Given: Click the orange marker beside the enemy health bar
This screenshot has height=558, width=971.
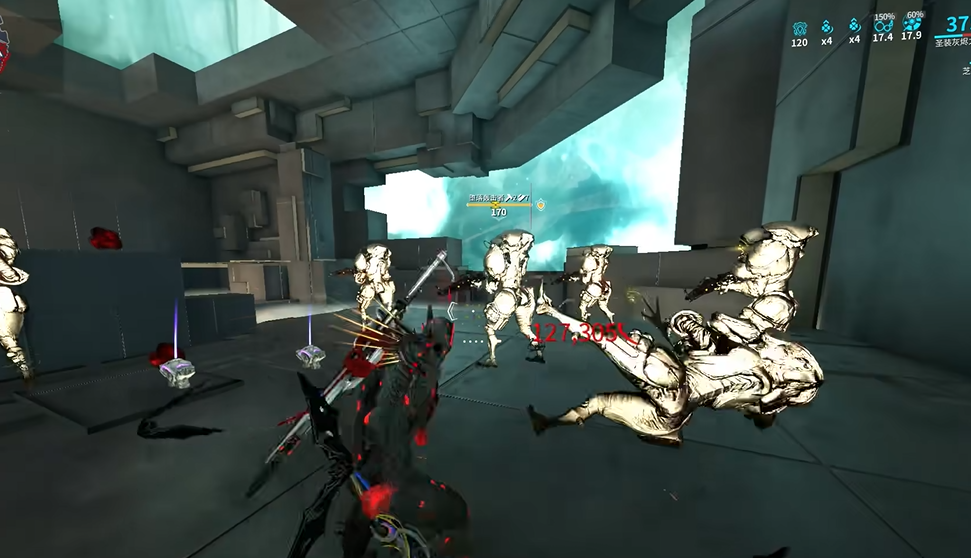Looking at the screenshot, I should tap(541, 205).
